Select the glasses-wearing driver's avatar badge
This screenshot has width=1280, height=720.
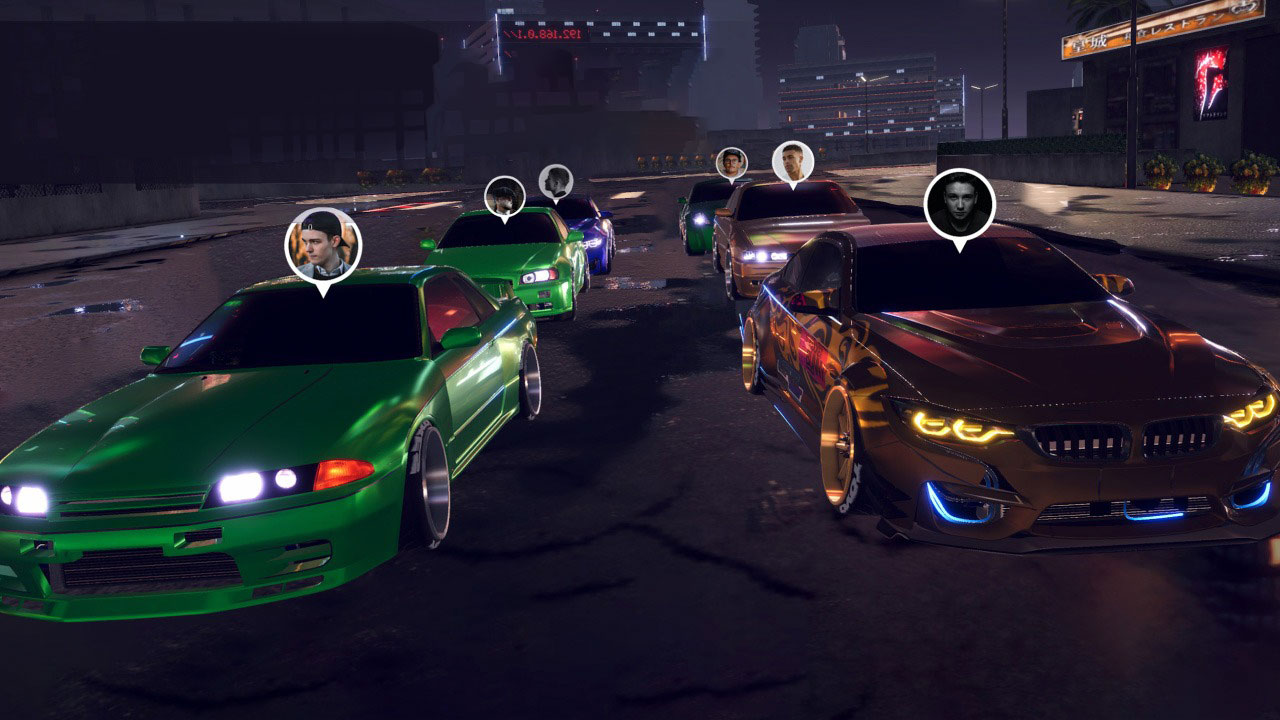(x=731, y=161)
